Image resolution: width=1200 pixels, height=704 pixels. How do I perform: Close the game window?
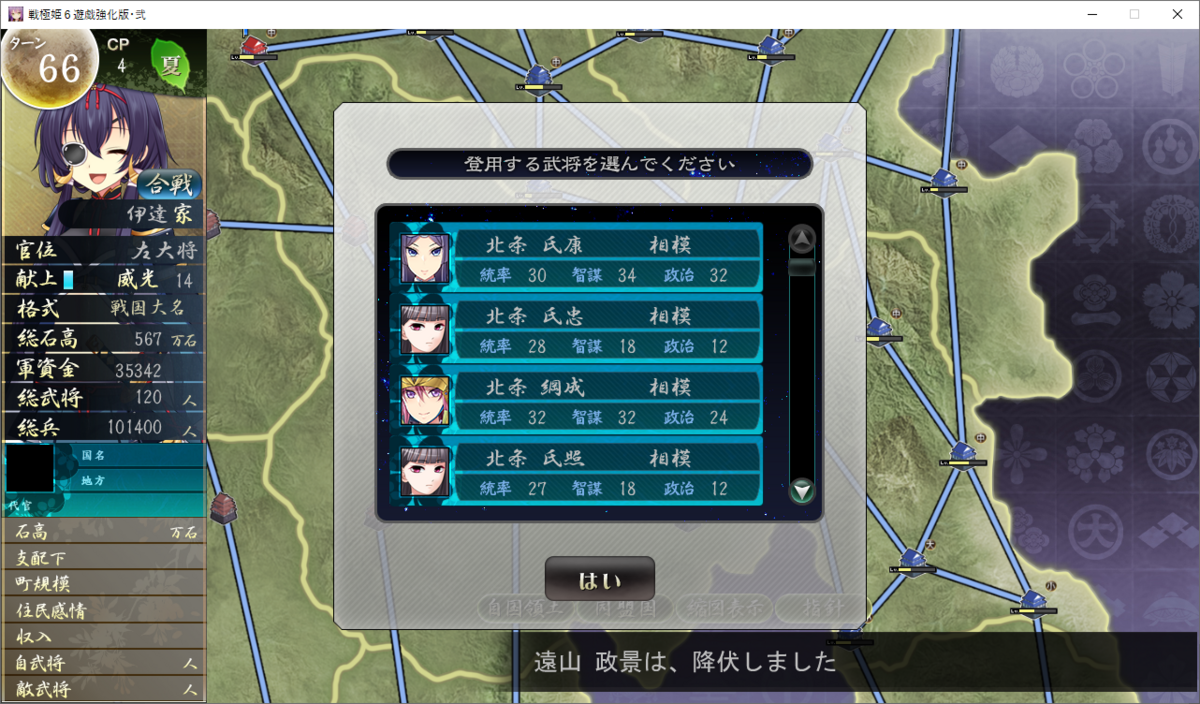(x=1176, y=14)
